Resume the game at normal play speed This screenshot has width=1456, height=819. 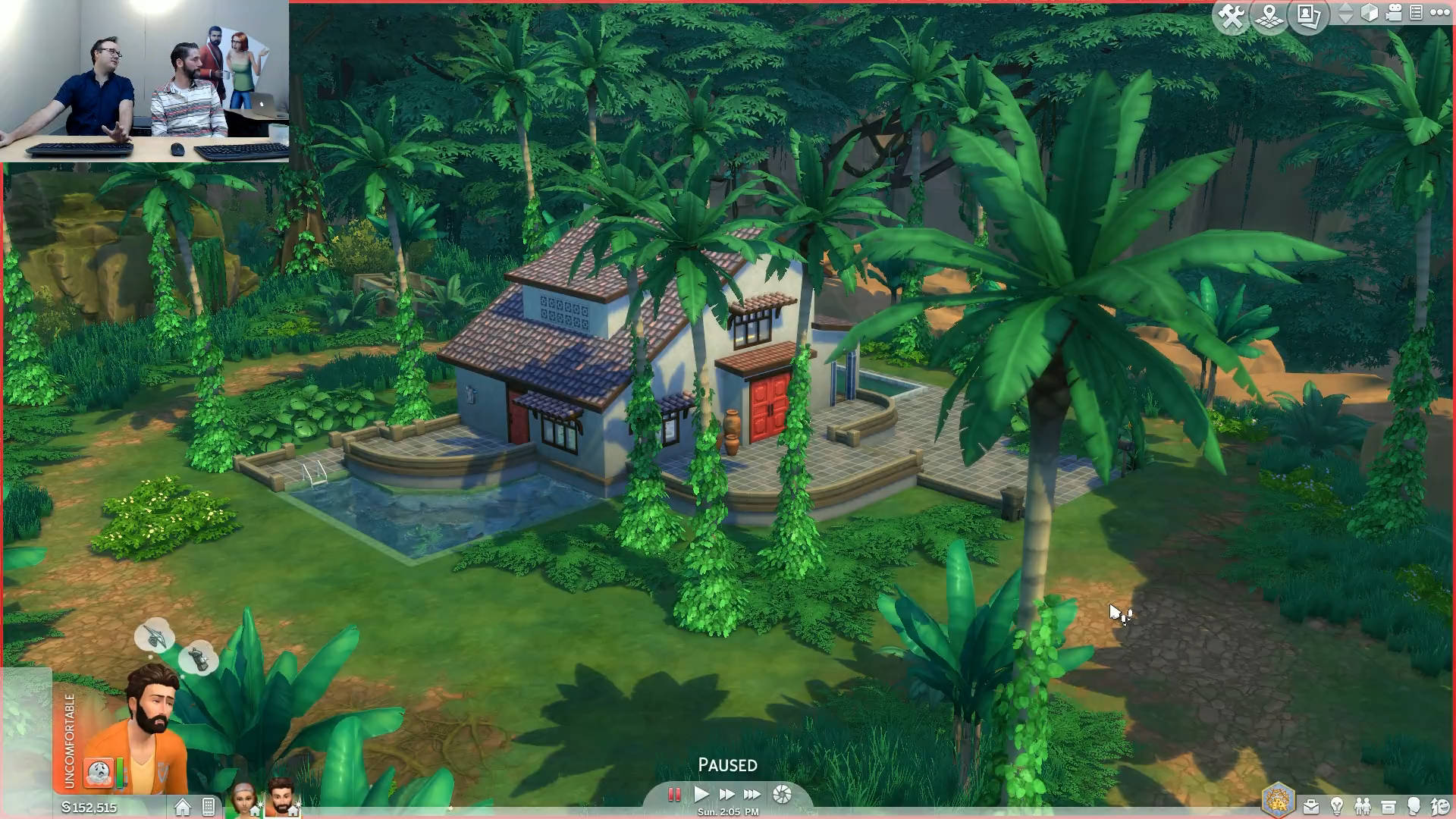701,795
